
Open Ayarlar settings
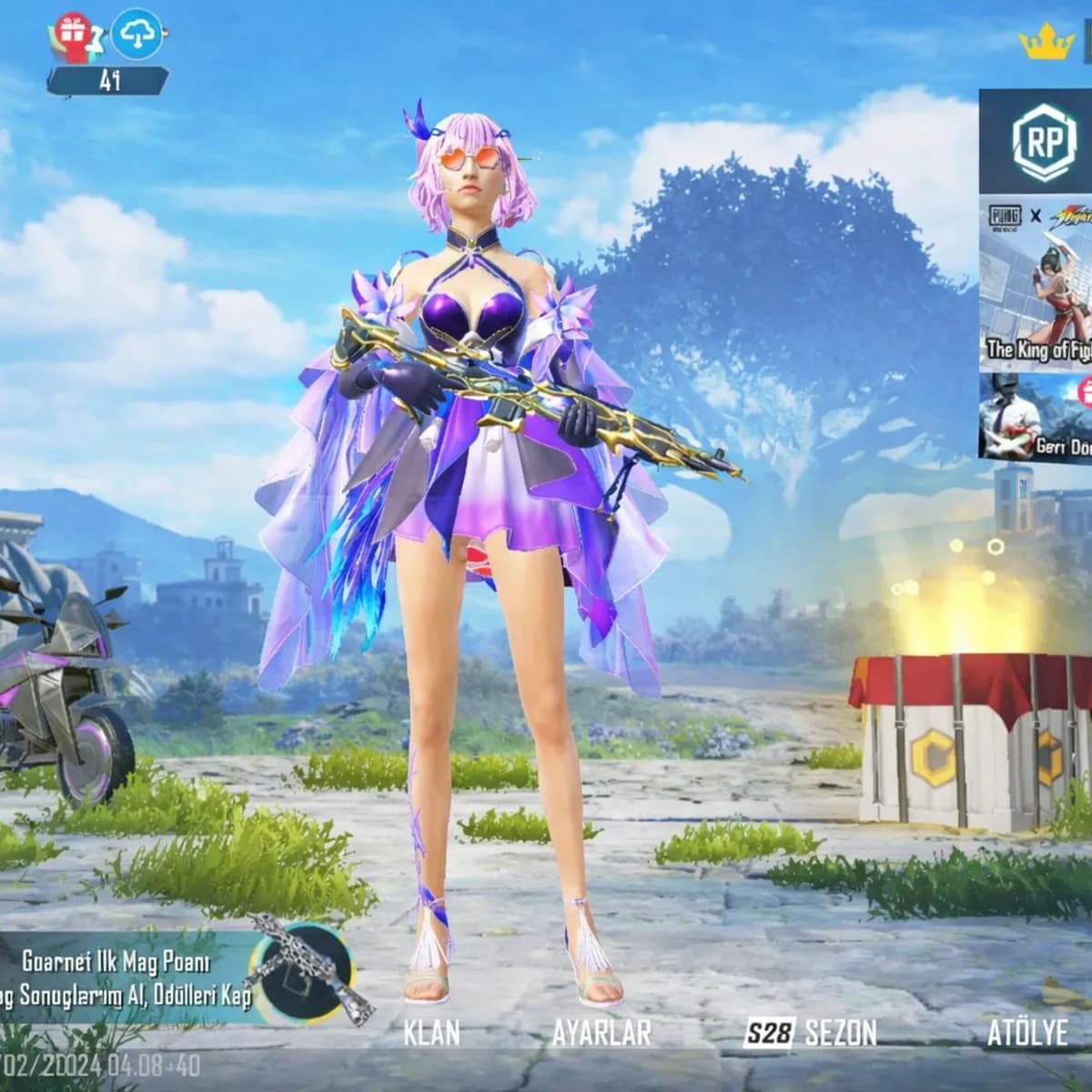pyautogui.click(x=602, y=1033)
